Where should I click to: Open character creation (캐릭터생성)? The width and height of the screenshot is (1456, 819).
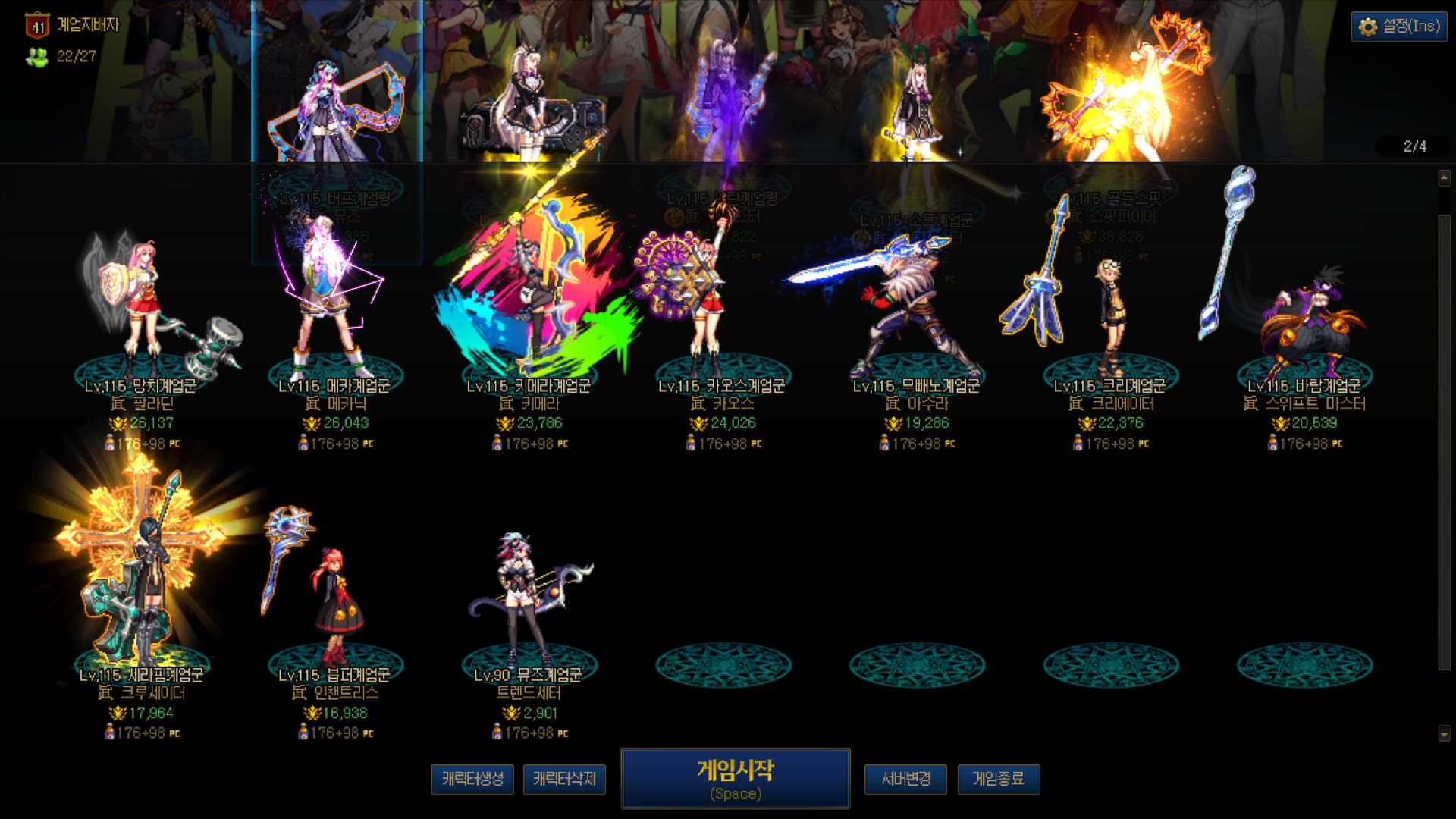(x=472, y=779)
